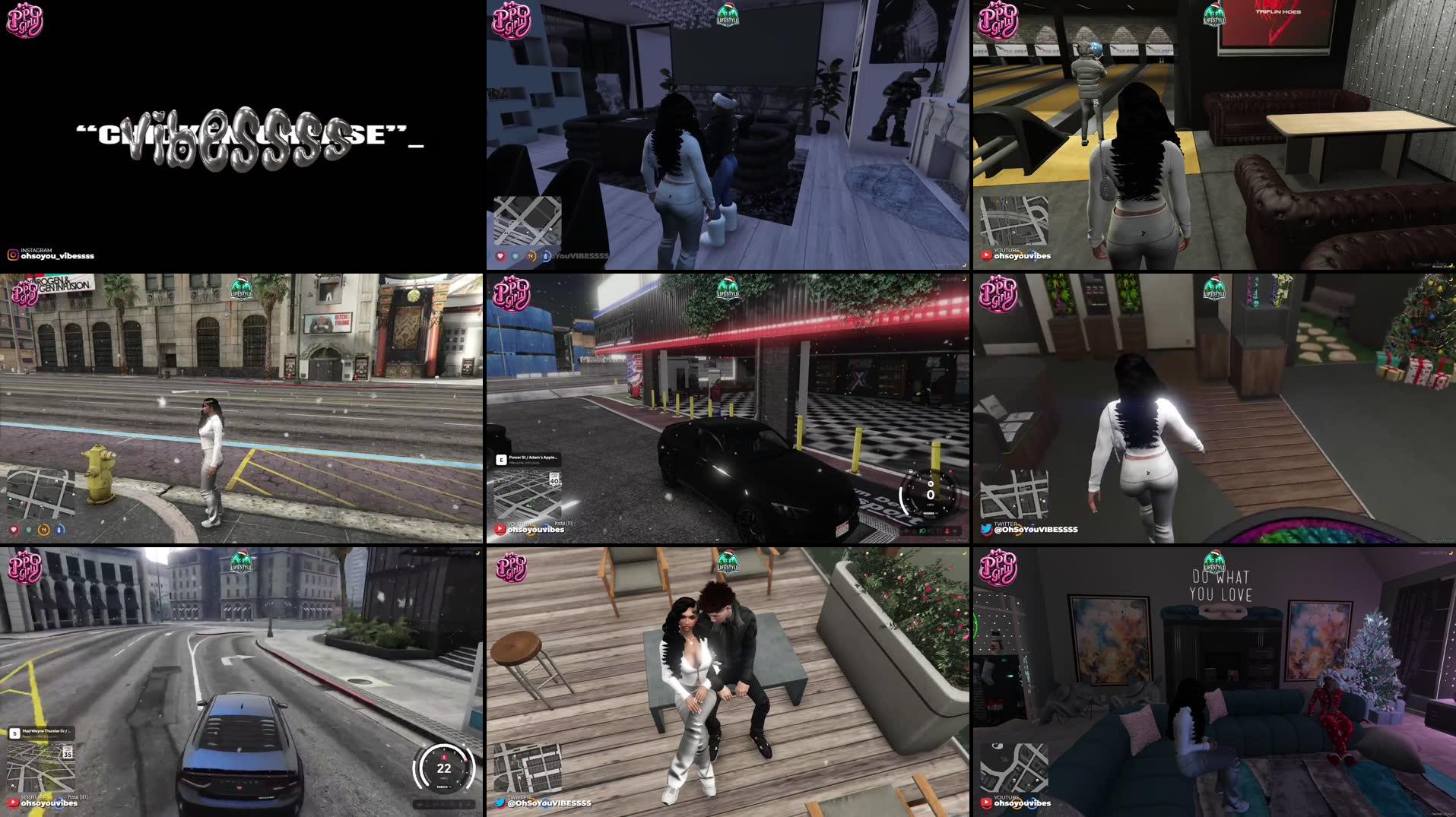
Task: Click the orange hunger fork-and-knife icon
Action: [43, 530]
